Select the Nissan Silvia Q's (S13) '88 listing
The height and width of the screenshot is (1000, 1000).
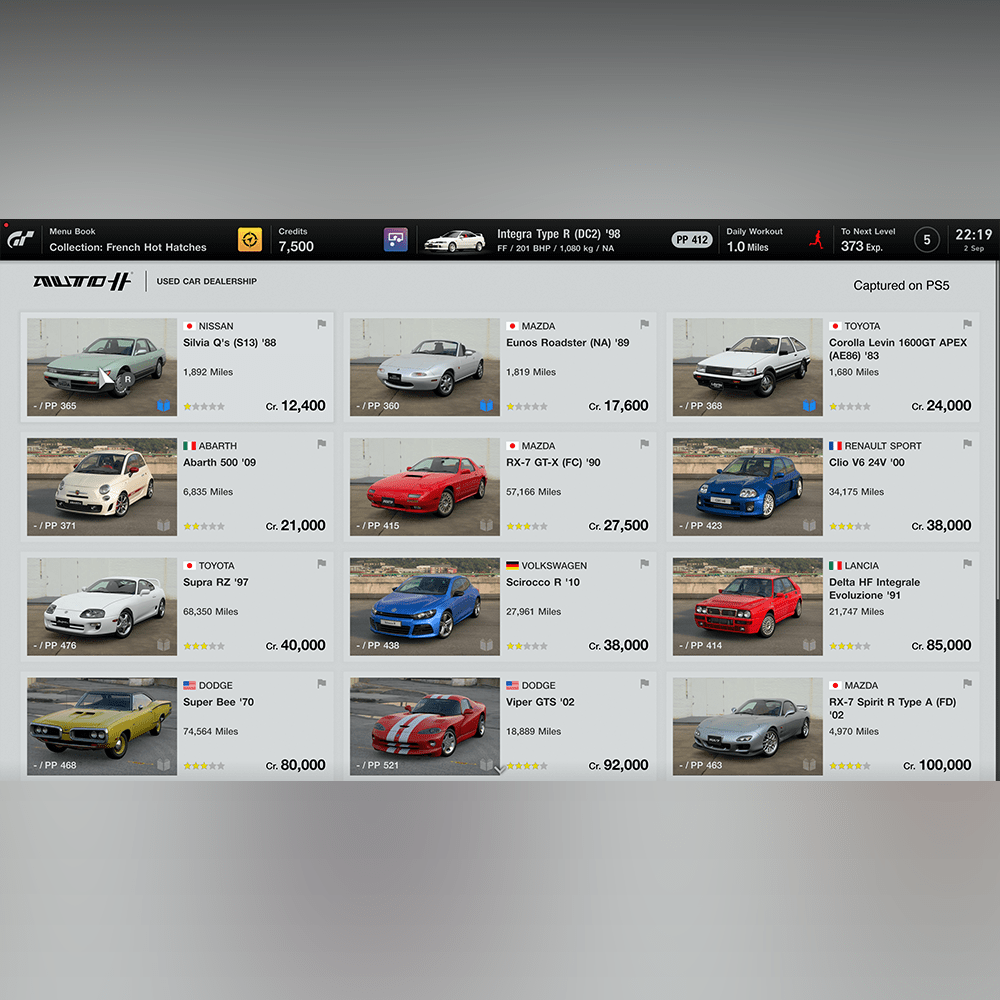(177, 366)
